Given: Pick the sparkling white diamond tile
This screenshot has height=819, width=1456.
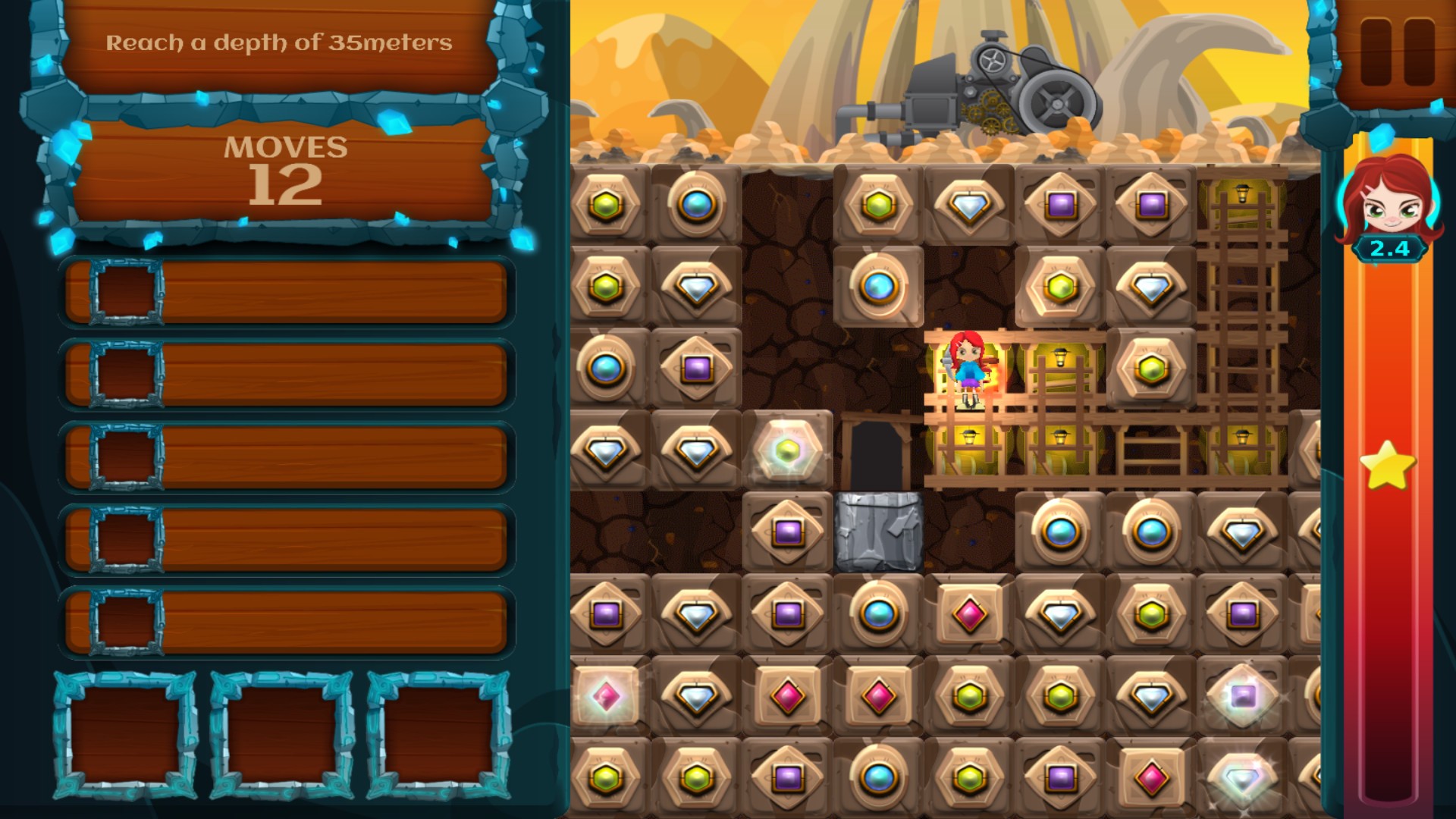Looking at the screenshot, I should [x=1242, y=778].
